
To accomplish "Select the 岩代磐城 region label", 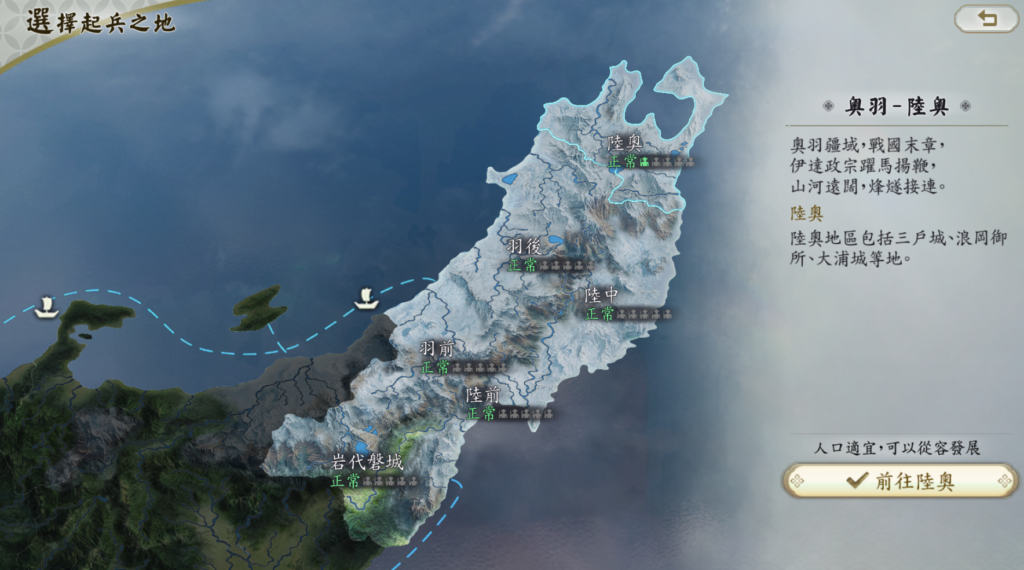I will pos(367,463).
